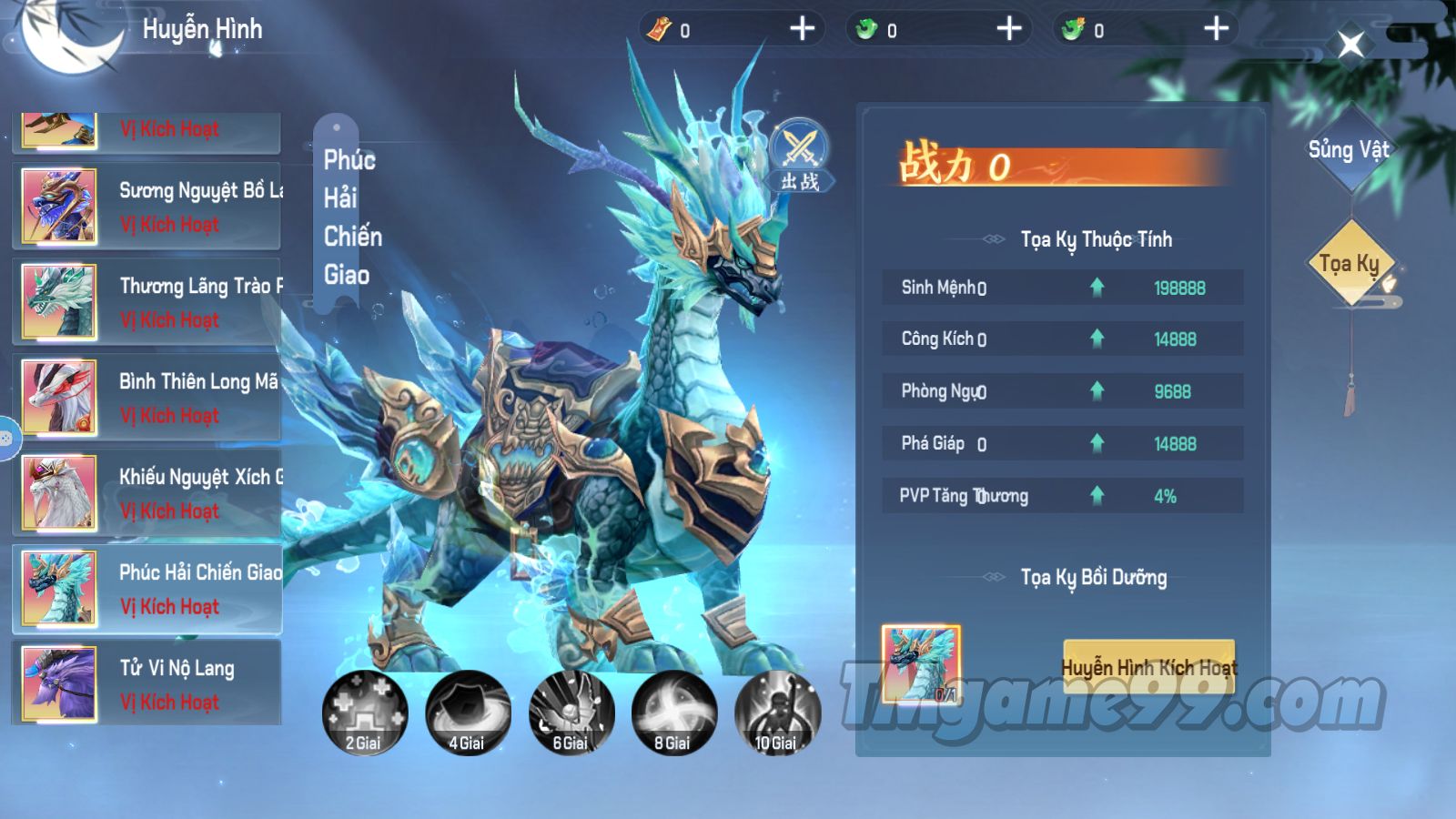Activate Huyễn Hình Kích Hoạt button
Image resolution: width=1456 pixels, height=819 pixels.
tap(1148, 667)
